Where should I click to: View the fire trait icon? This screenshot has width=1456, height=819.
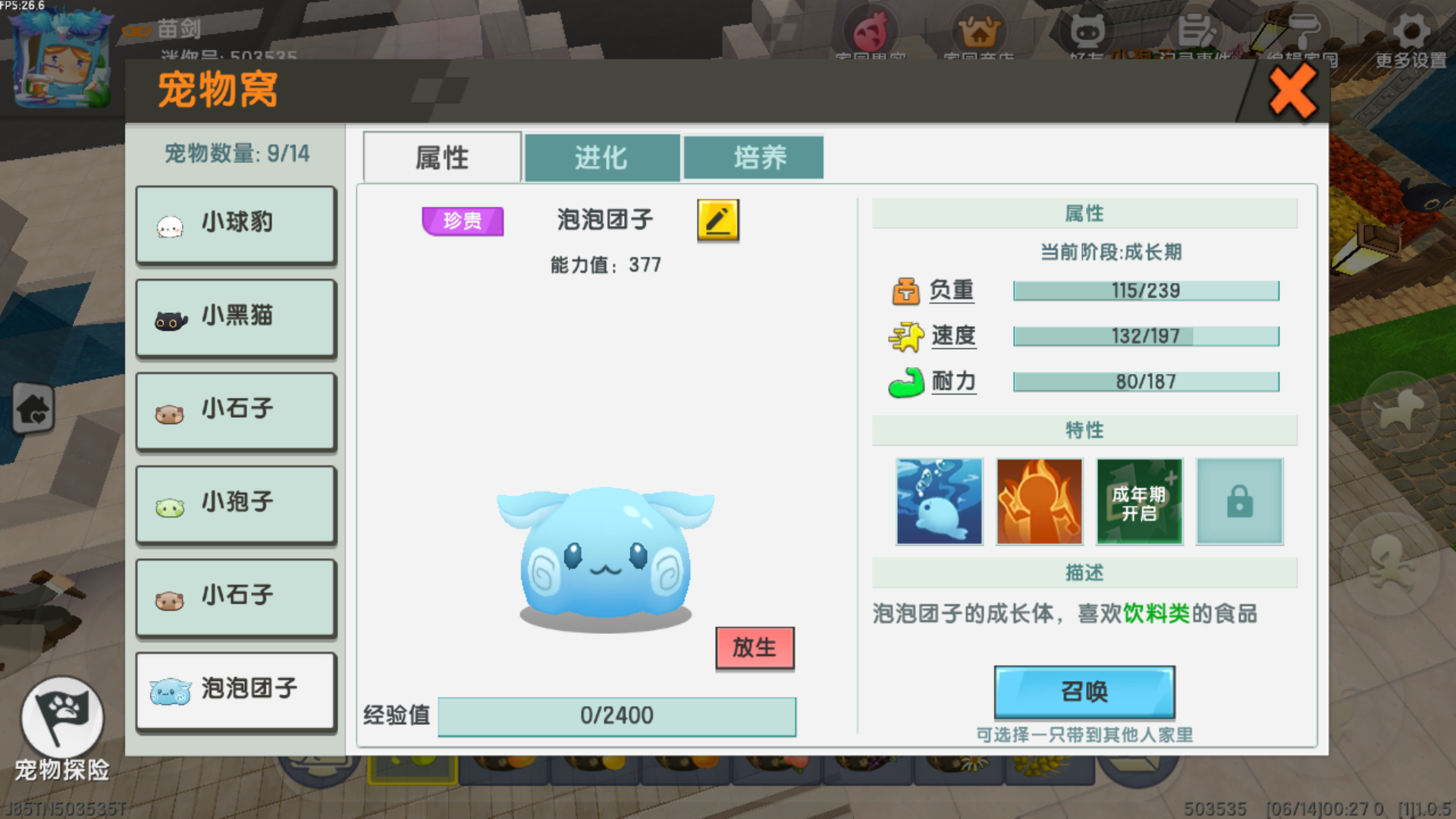coord(1039,501)
